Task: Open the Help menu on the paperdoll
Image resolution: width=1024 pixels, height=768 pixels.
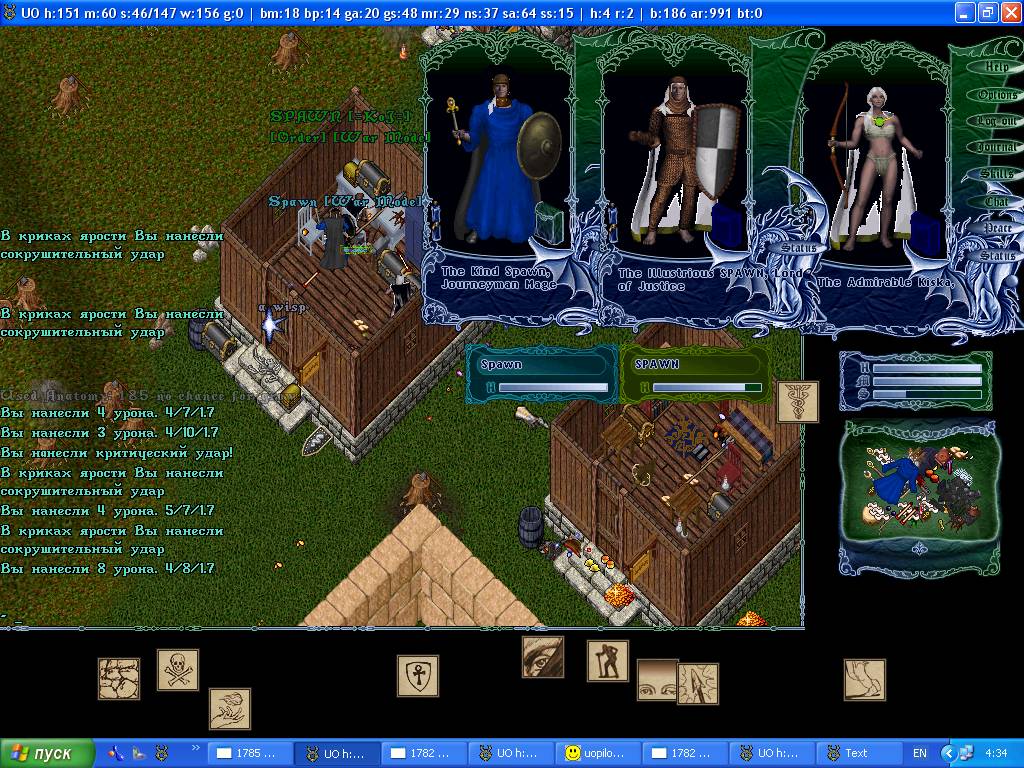Action: tap(996, 67)
